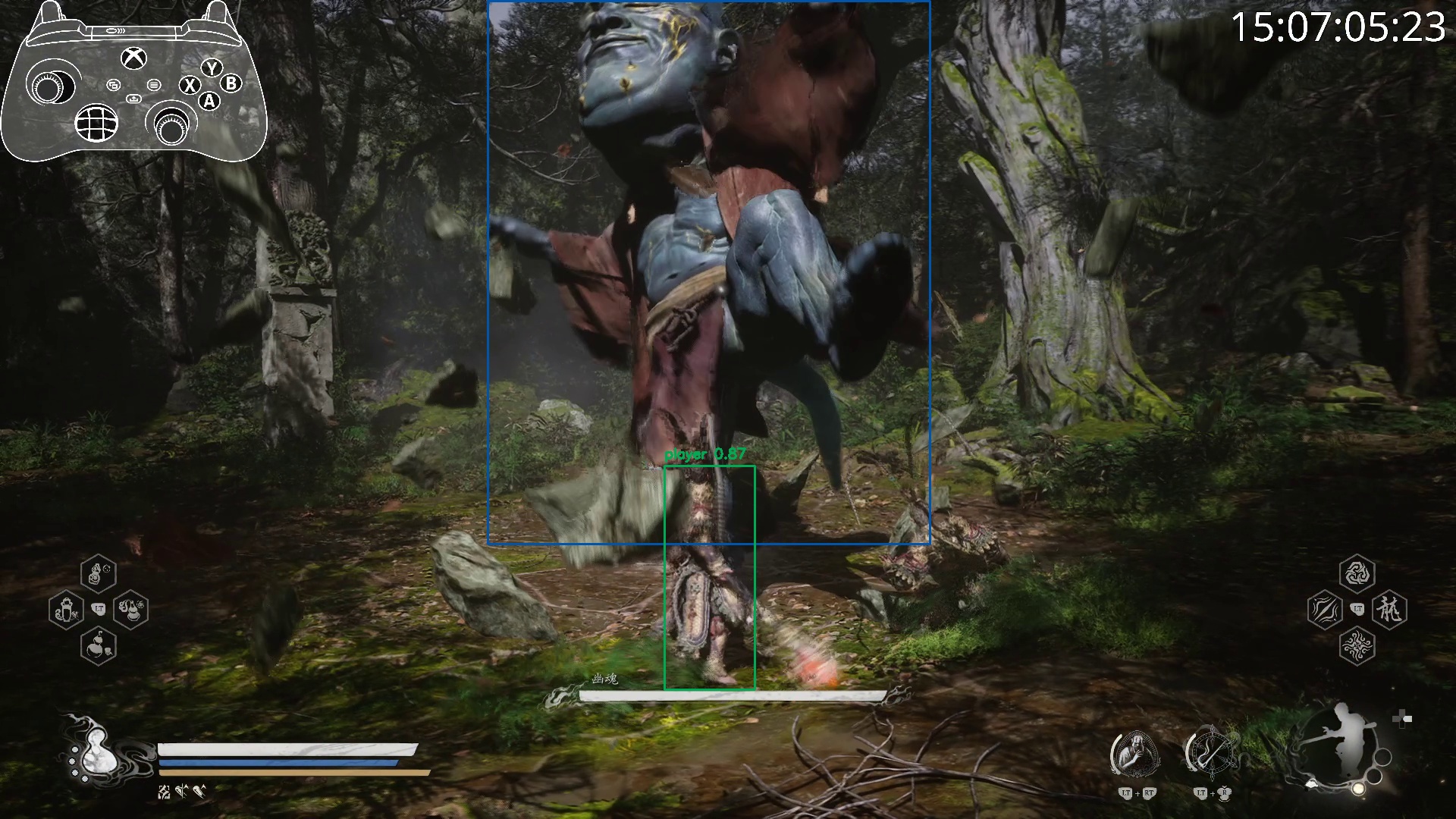Activate the spell marked with a Chinese character

tap(1389, 609)
